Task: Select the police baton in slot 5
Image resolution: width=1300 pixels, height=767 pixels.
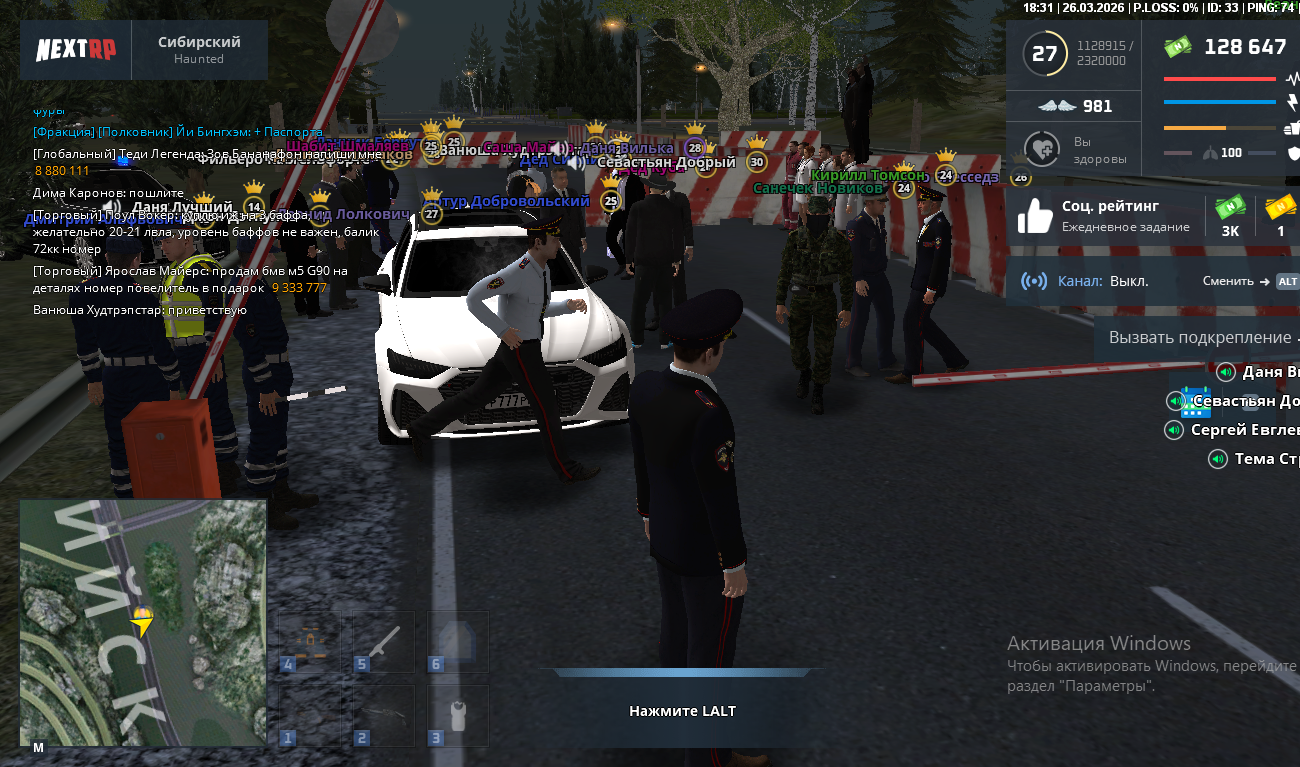Action: pos(384,644)
